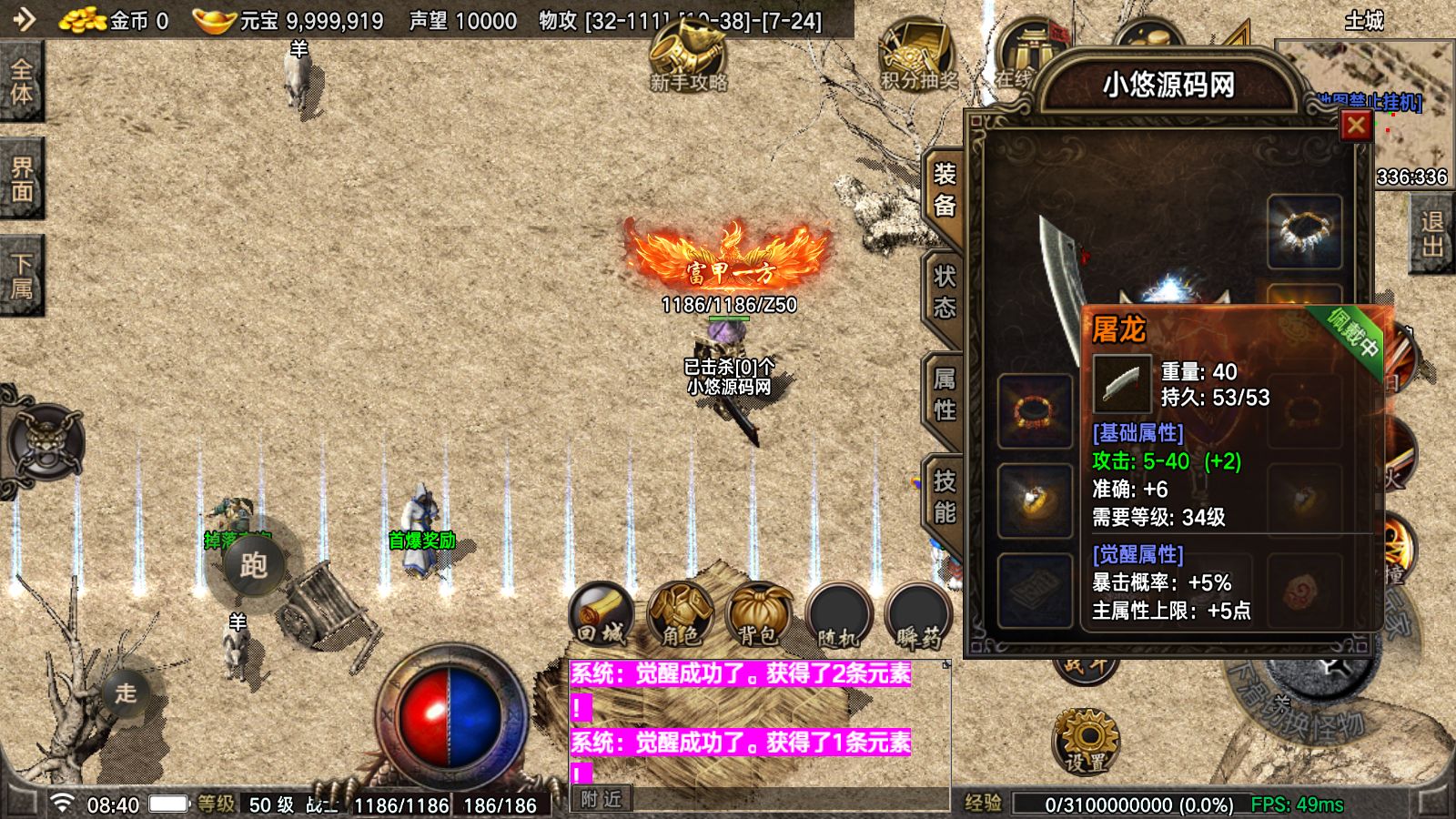Open the 状态 status tab
This screenshot has width=1456, height=819.
click(945, 292)
